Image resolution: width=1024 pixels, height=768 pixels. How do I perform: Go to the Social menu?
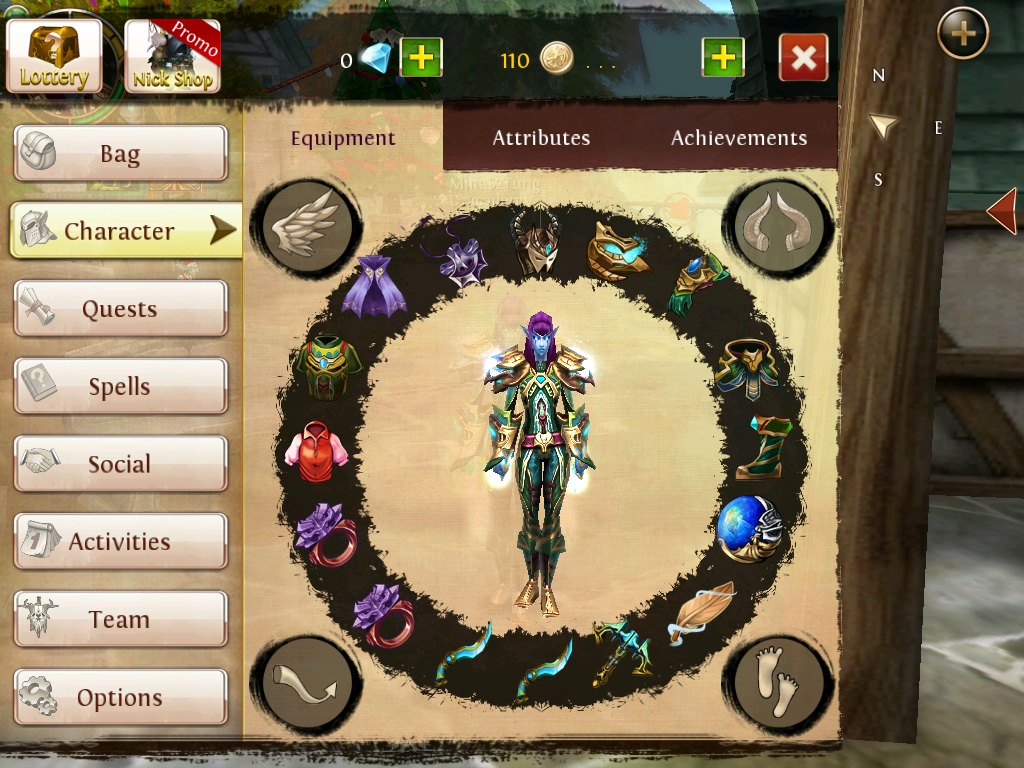coord(120,464)
